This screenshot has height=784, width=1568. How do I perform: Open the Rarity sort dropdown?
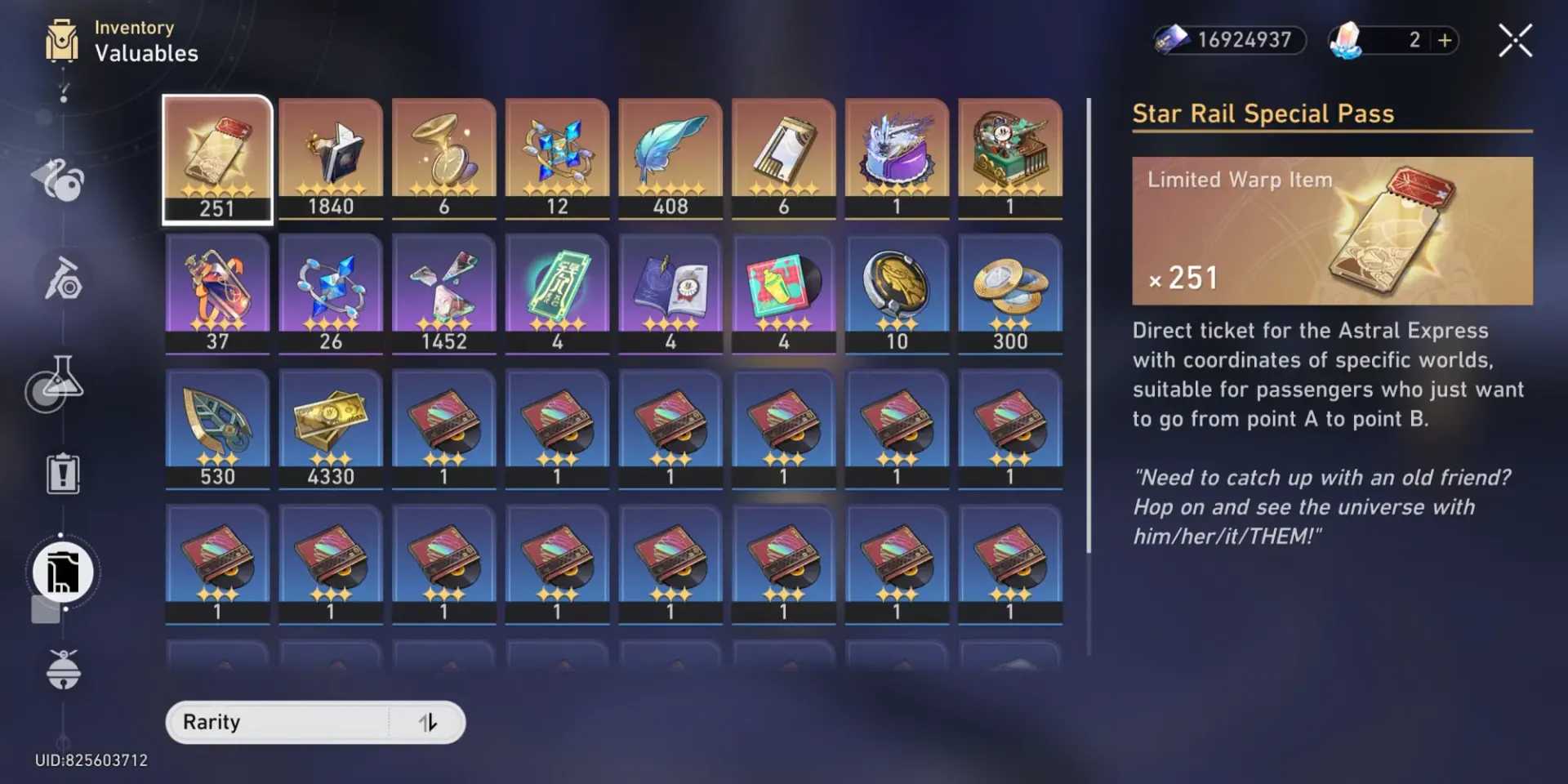pos(278,723)
